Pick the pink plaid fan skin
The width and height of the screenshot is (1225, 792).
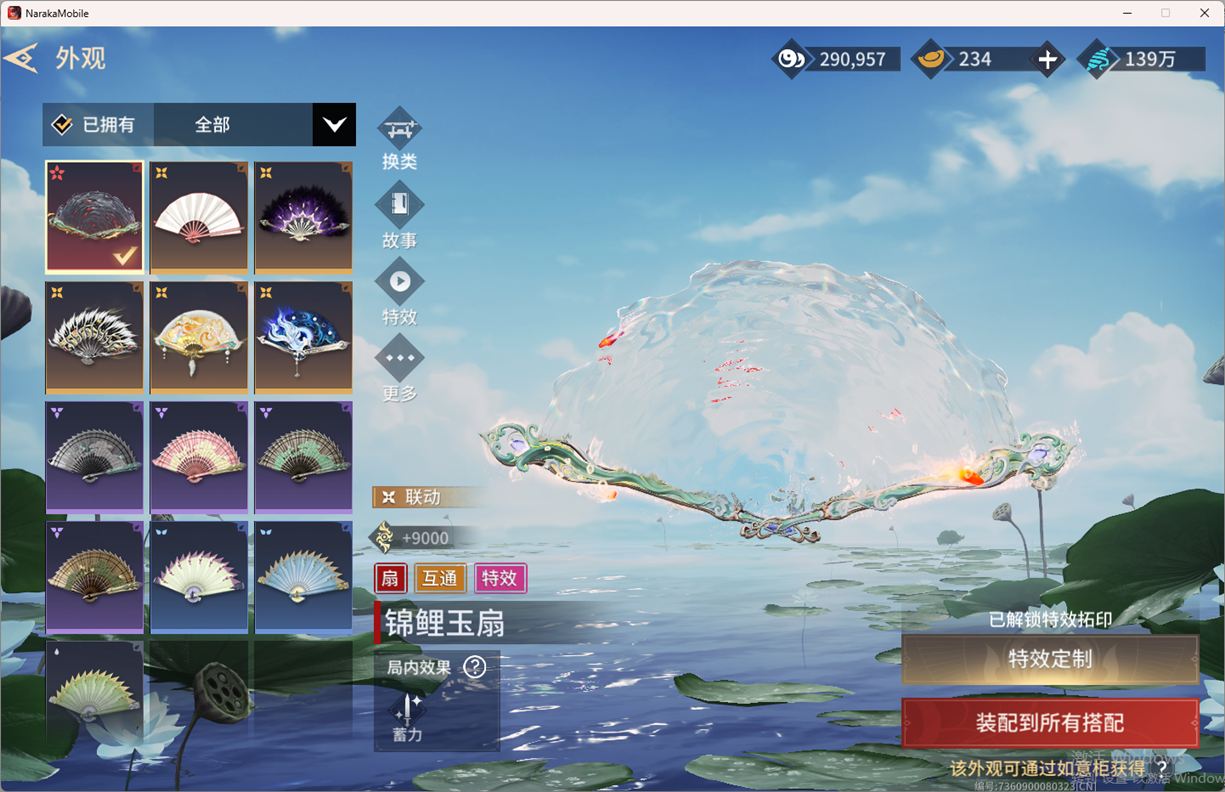point(199,457)
